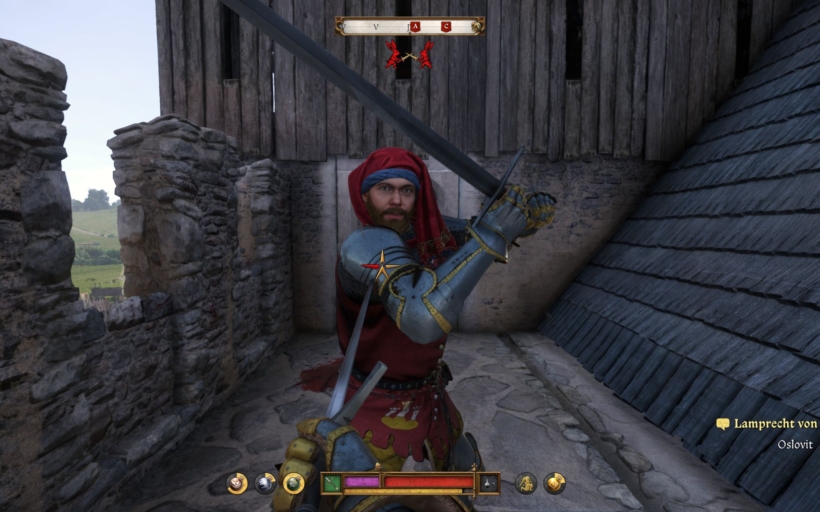Click the round status icon left of the green sword
Screen dimensions: 820x512
coord(294,483)
